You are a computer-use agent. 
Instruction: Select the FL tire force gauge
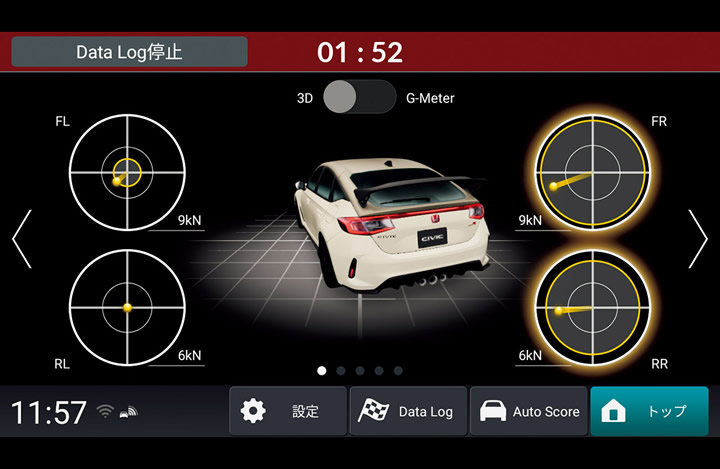coord(127,172)
